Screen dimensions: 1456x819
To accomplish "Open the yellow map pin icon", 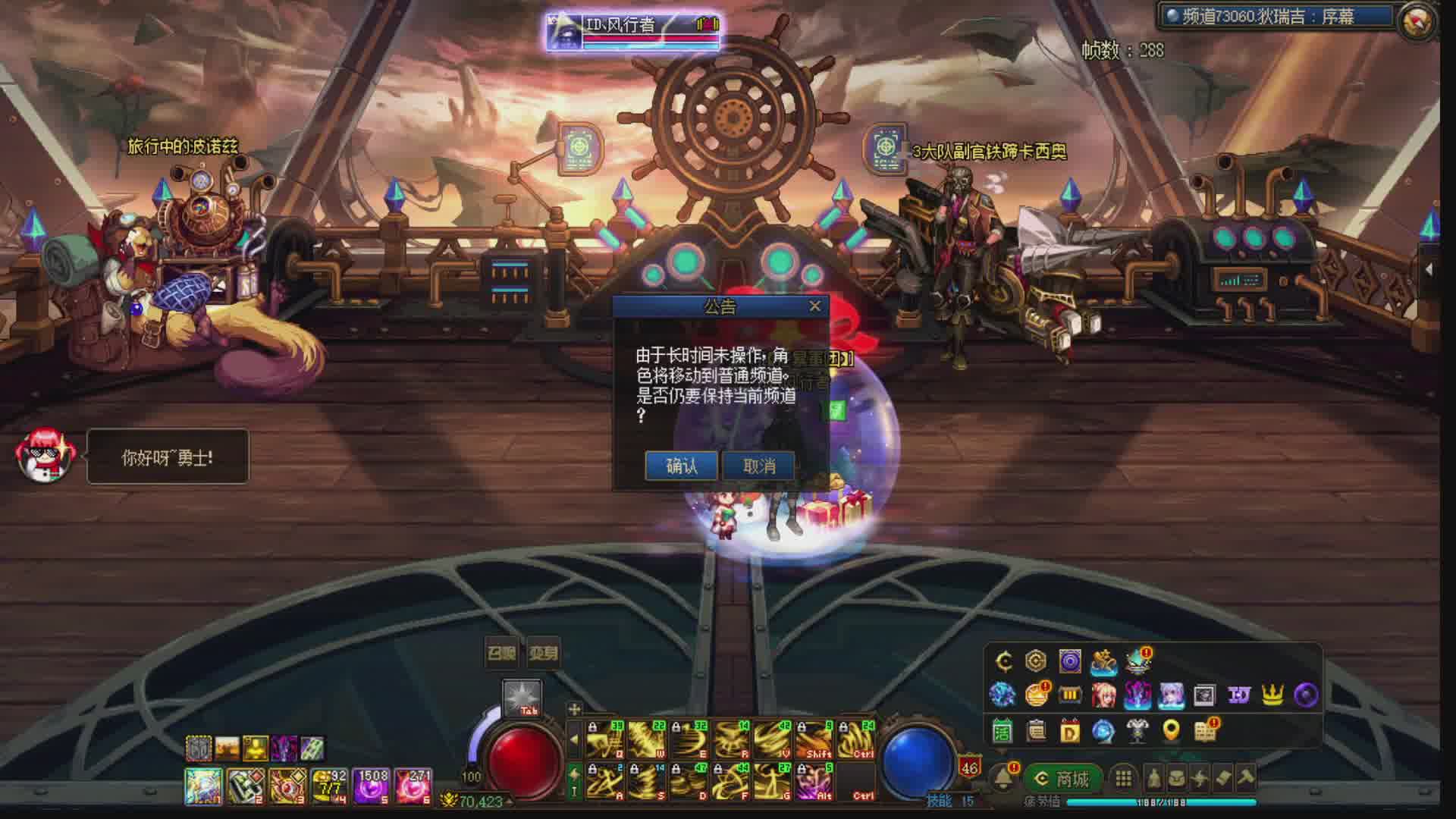I will pos(1172,730).
